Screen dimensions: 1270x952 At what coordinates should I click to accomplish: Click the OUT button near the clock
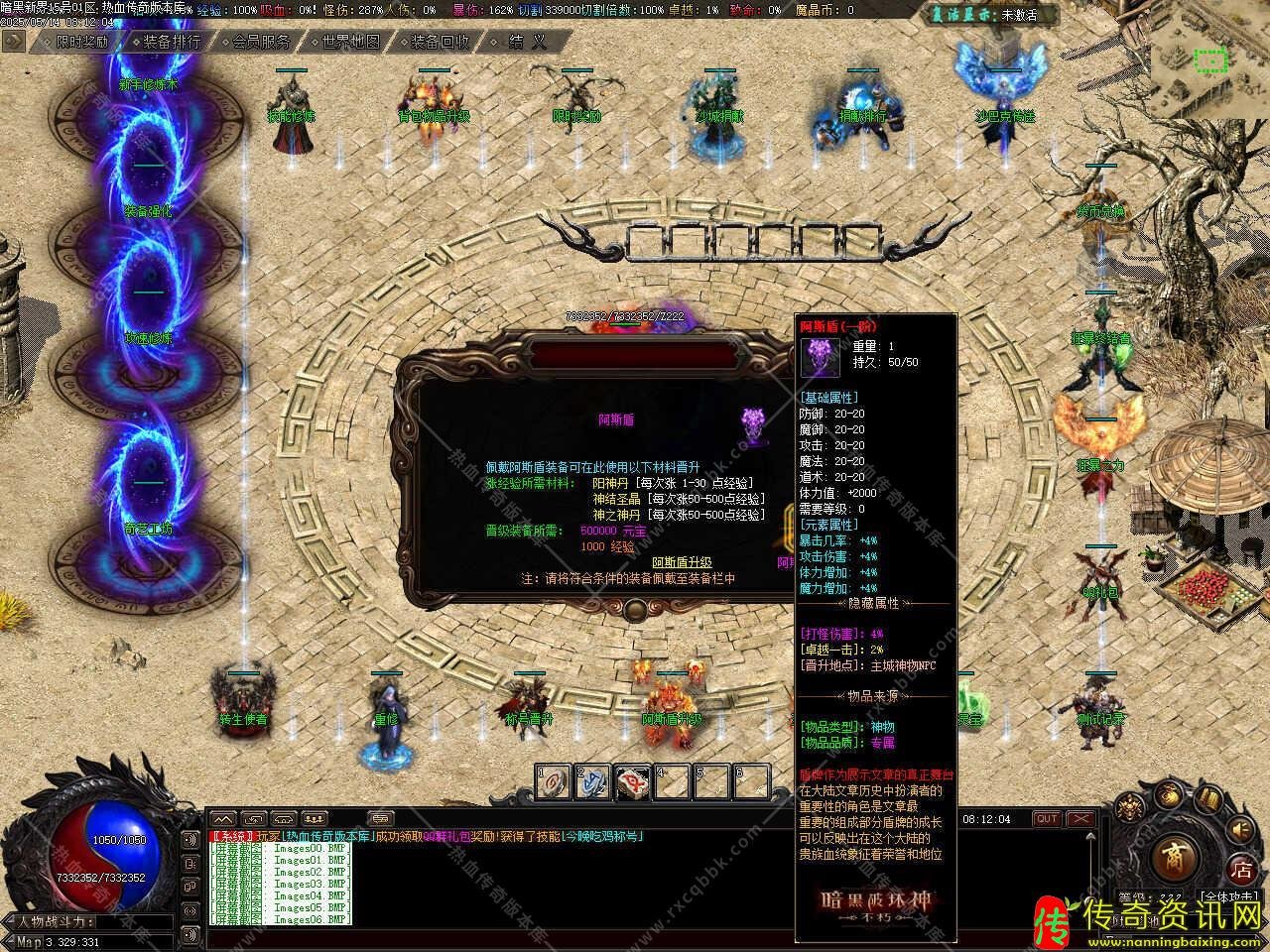click(x=1047, y=819)
